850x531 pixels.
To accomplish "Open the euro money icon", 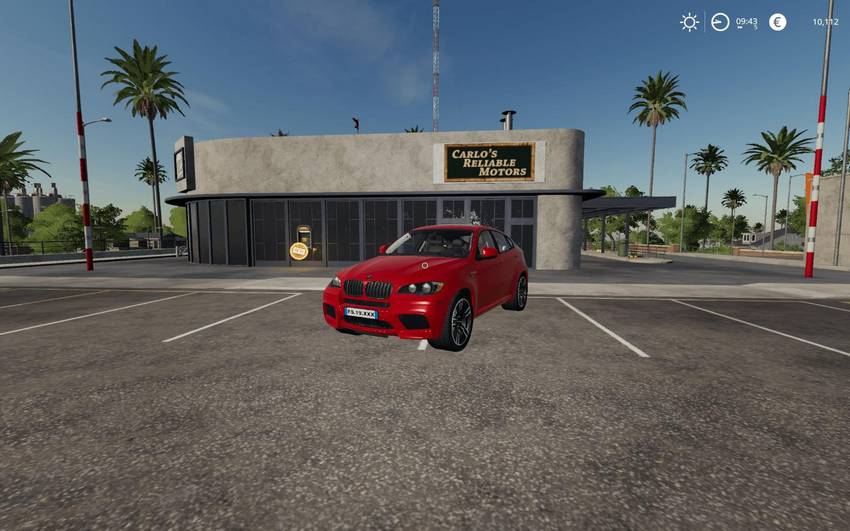I will pyautogui.click(x=777, y=22).
